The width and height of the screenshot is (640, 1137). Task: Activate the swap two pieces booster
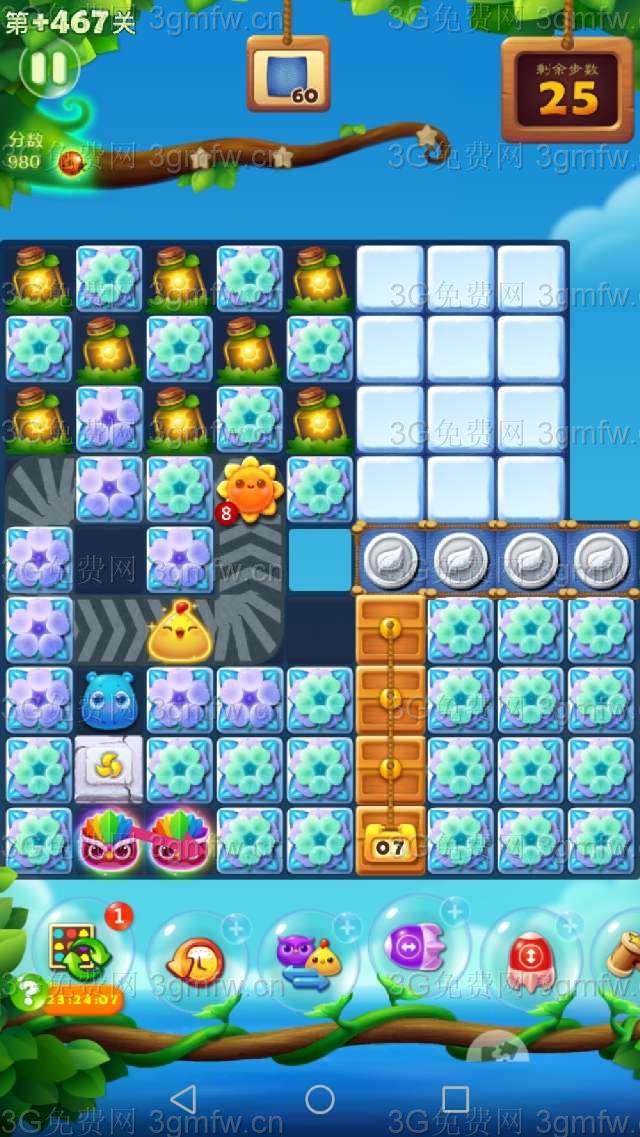pos(304,959)
